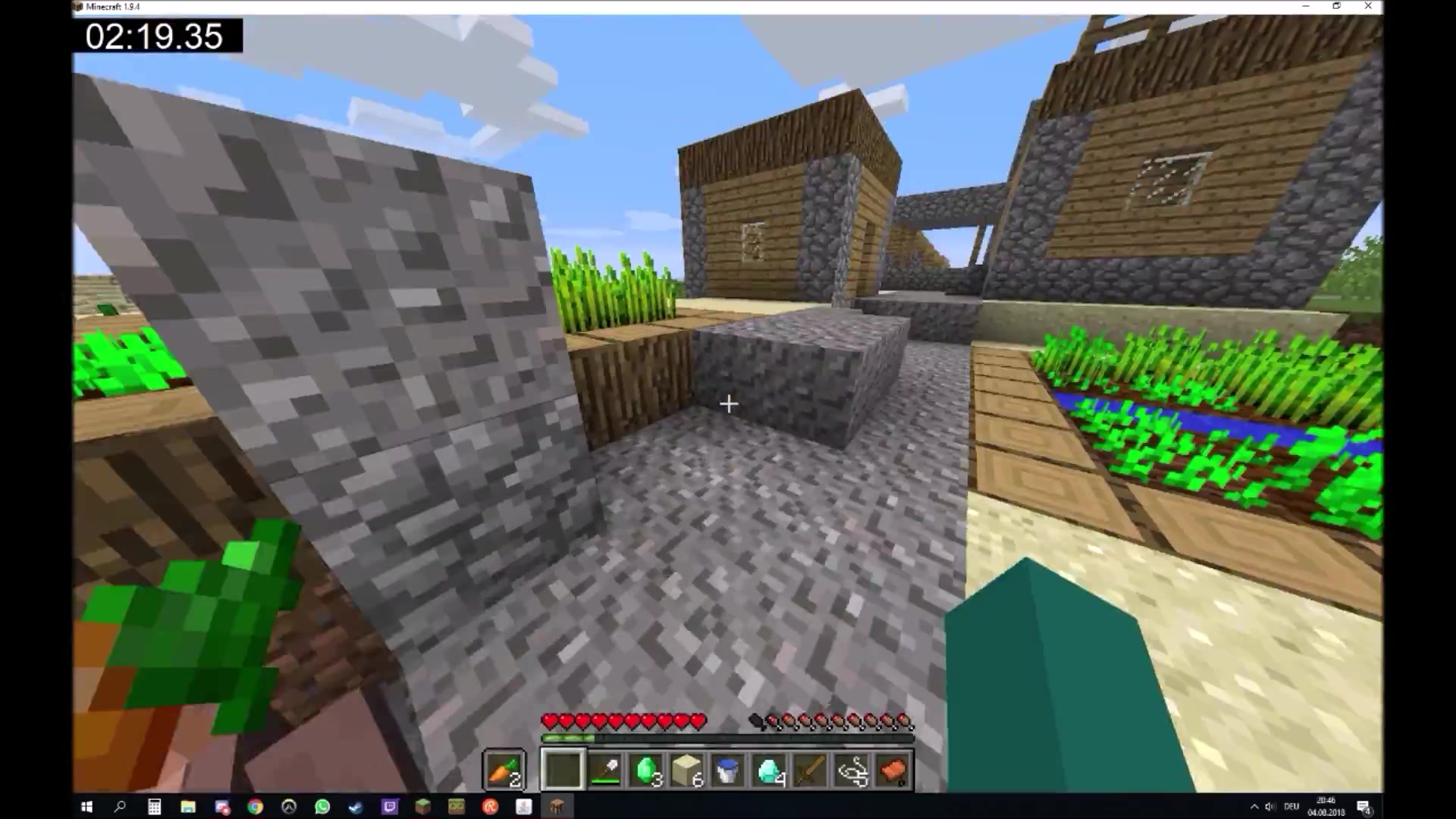This screenshot has width=1456, height=819.
Task: Mute the system volume via the speaker icon
Action: tap(1269, 806)
